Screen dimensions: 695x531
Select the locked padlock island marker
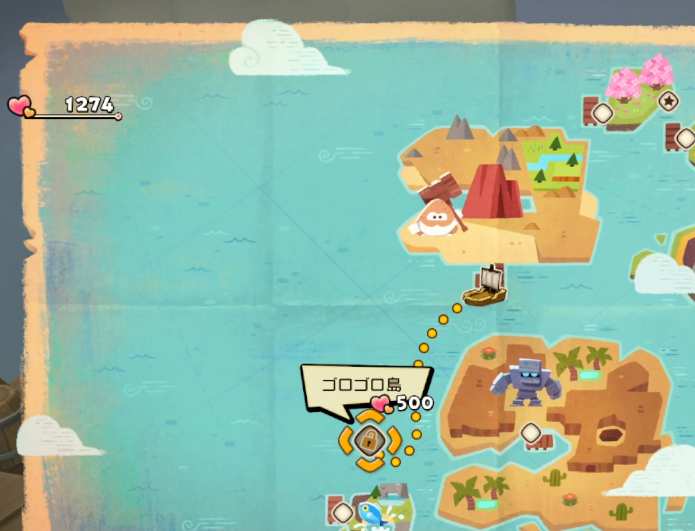pos(369,440)
